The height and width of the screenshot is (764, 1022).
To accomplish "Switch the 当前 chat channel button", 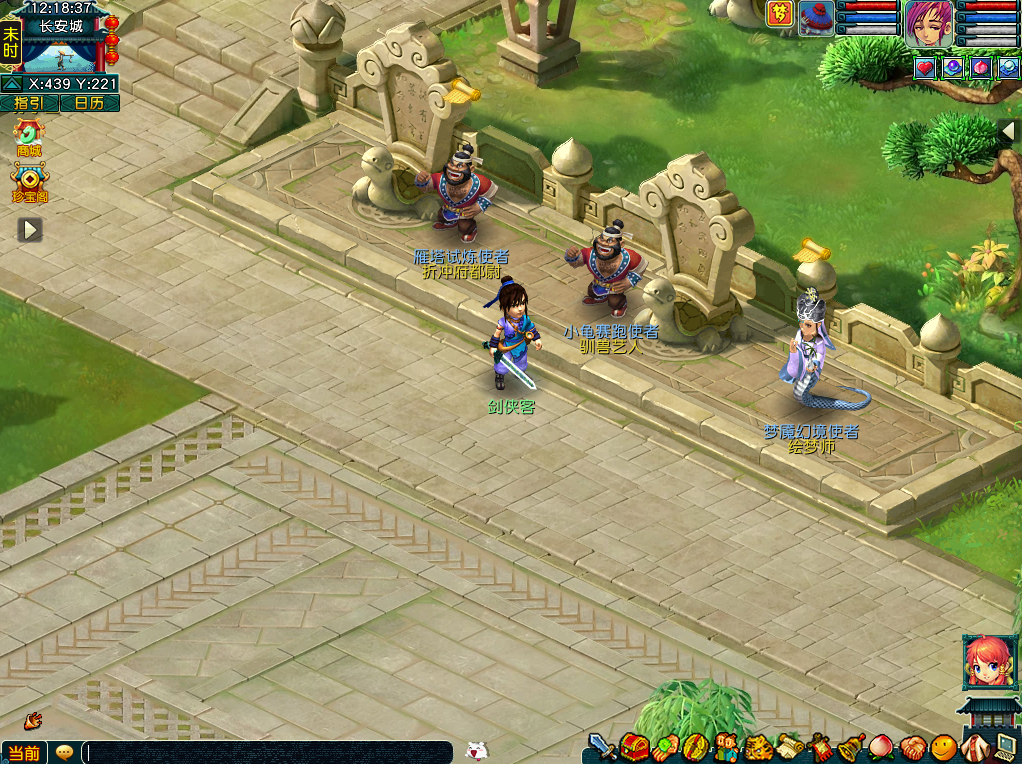I will click(x=24, y=753).
